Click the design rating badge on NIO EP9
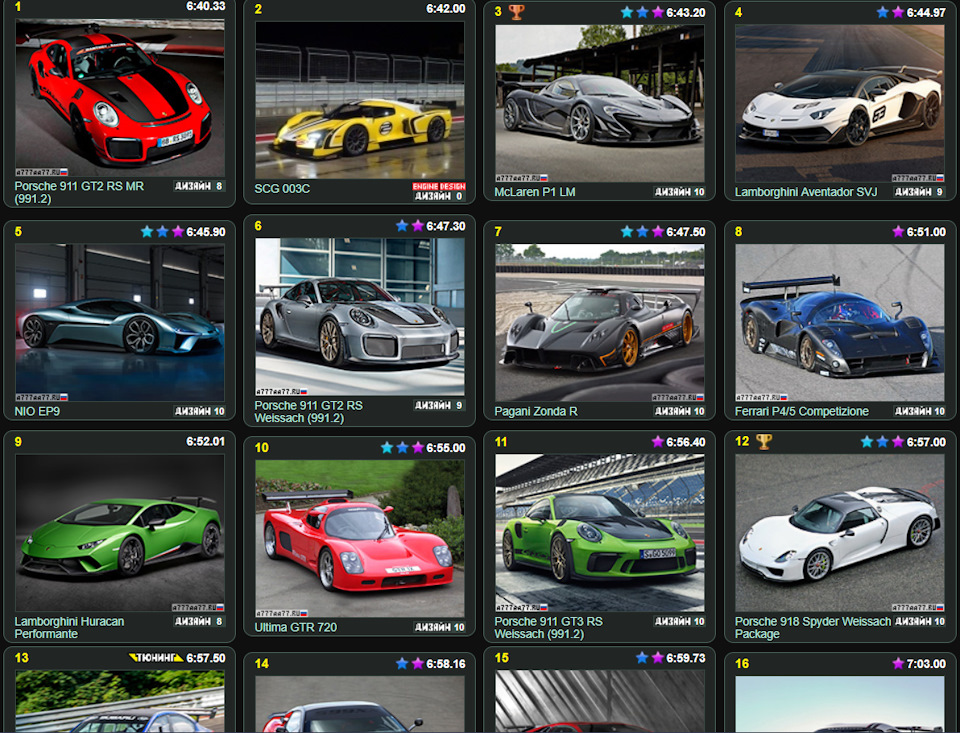The image size is (960, 733). tap(200, 411)
